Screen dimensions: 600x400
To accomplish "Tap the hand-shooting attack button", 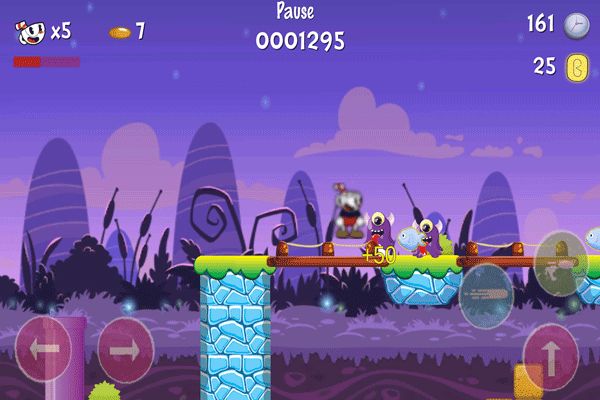I will pos(560,263).
